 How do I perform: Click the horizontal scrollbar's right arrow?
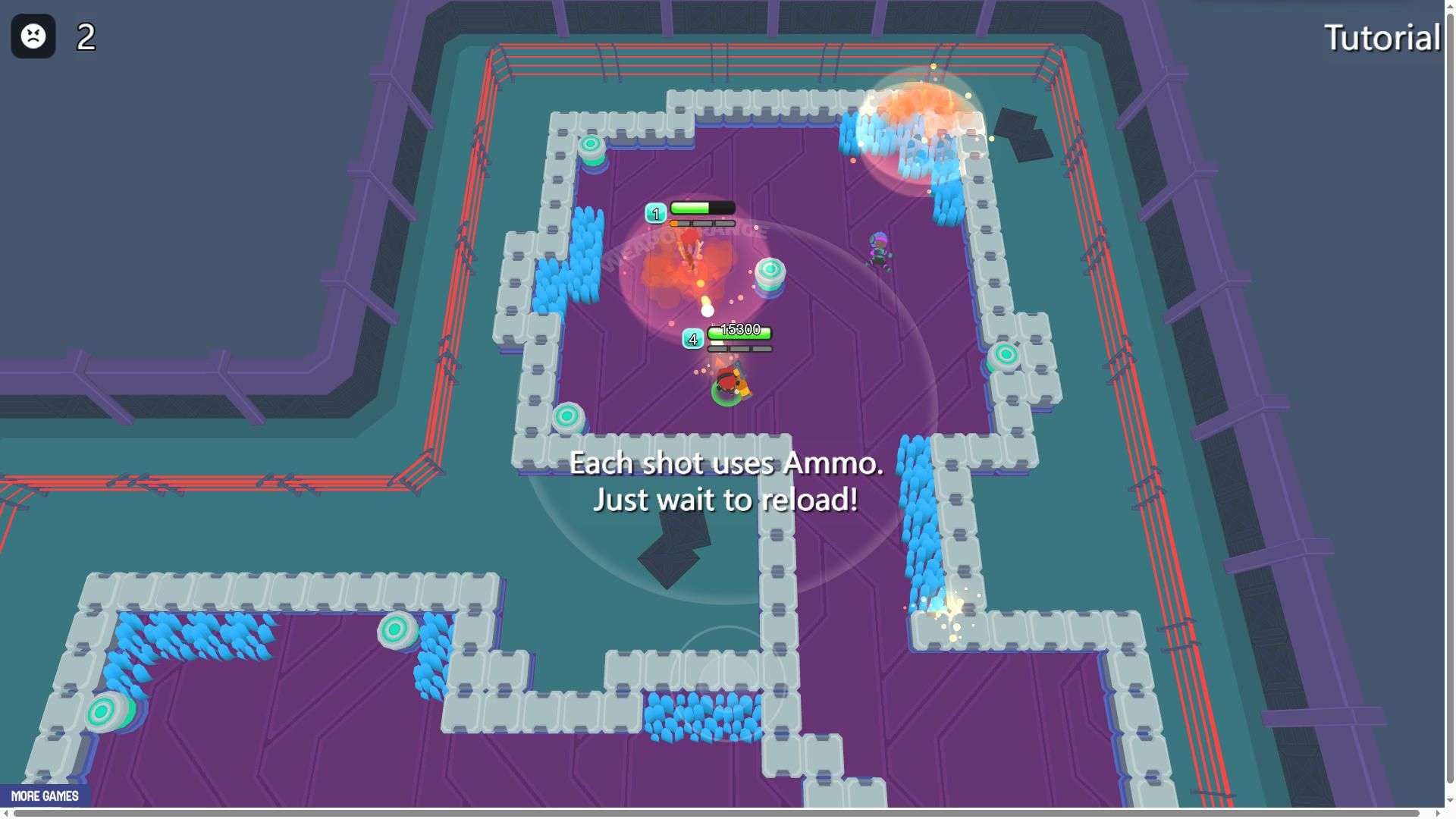1437,814
